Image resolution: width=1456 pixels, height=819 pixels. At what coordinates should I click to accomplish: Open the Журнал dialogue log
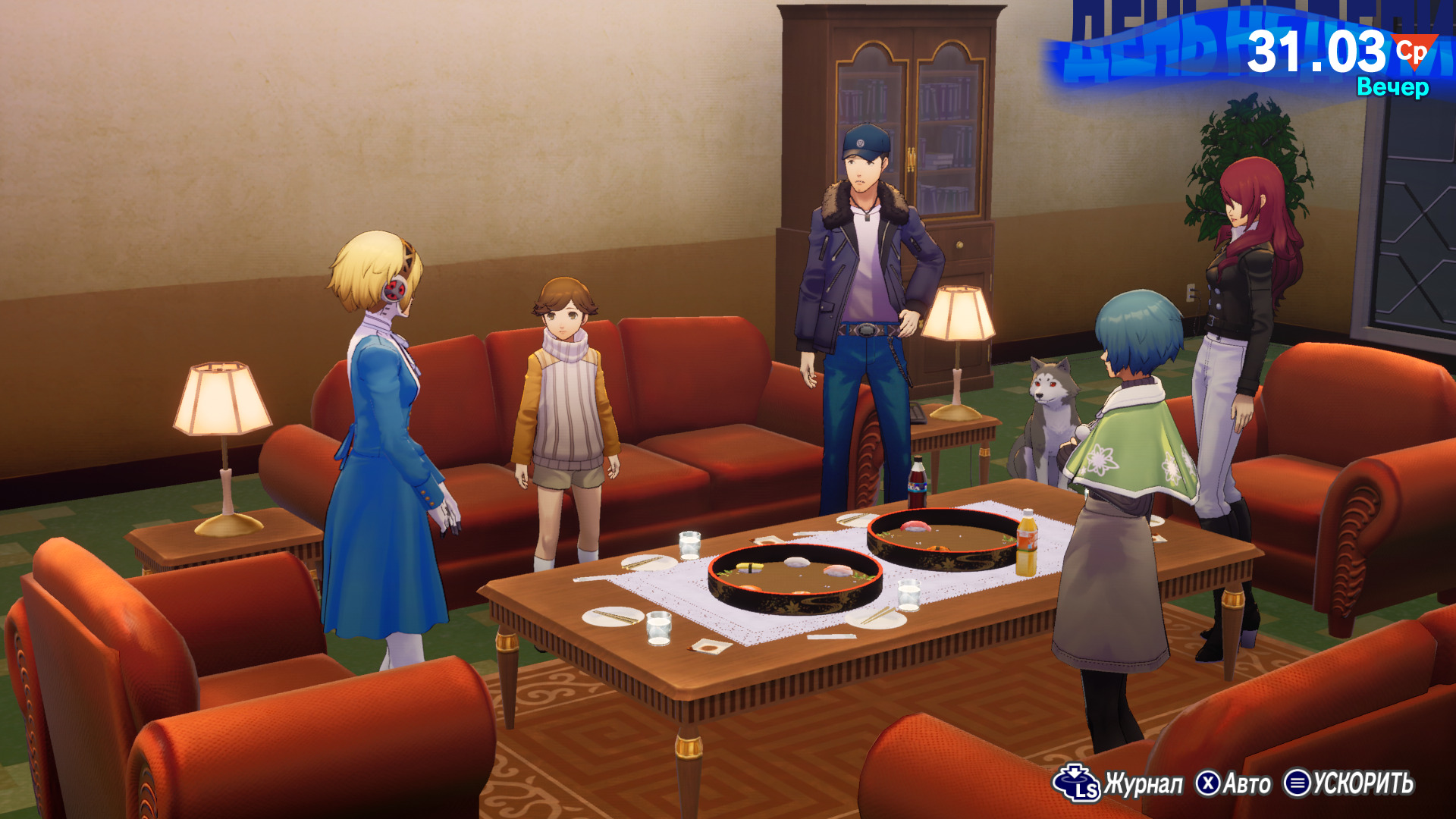[x=1119, y=783]
